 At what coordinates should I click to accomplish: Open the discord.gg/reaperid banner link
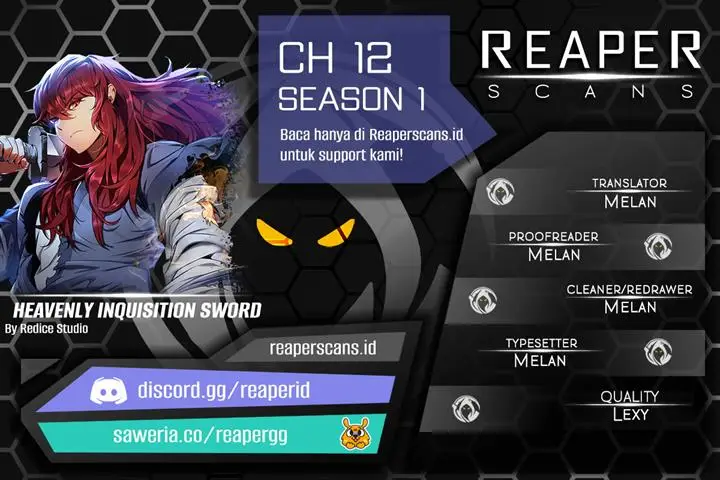(x=238, y=388)
